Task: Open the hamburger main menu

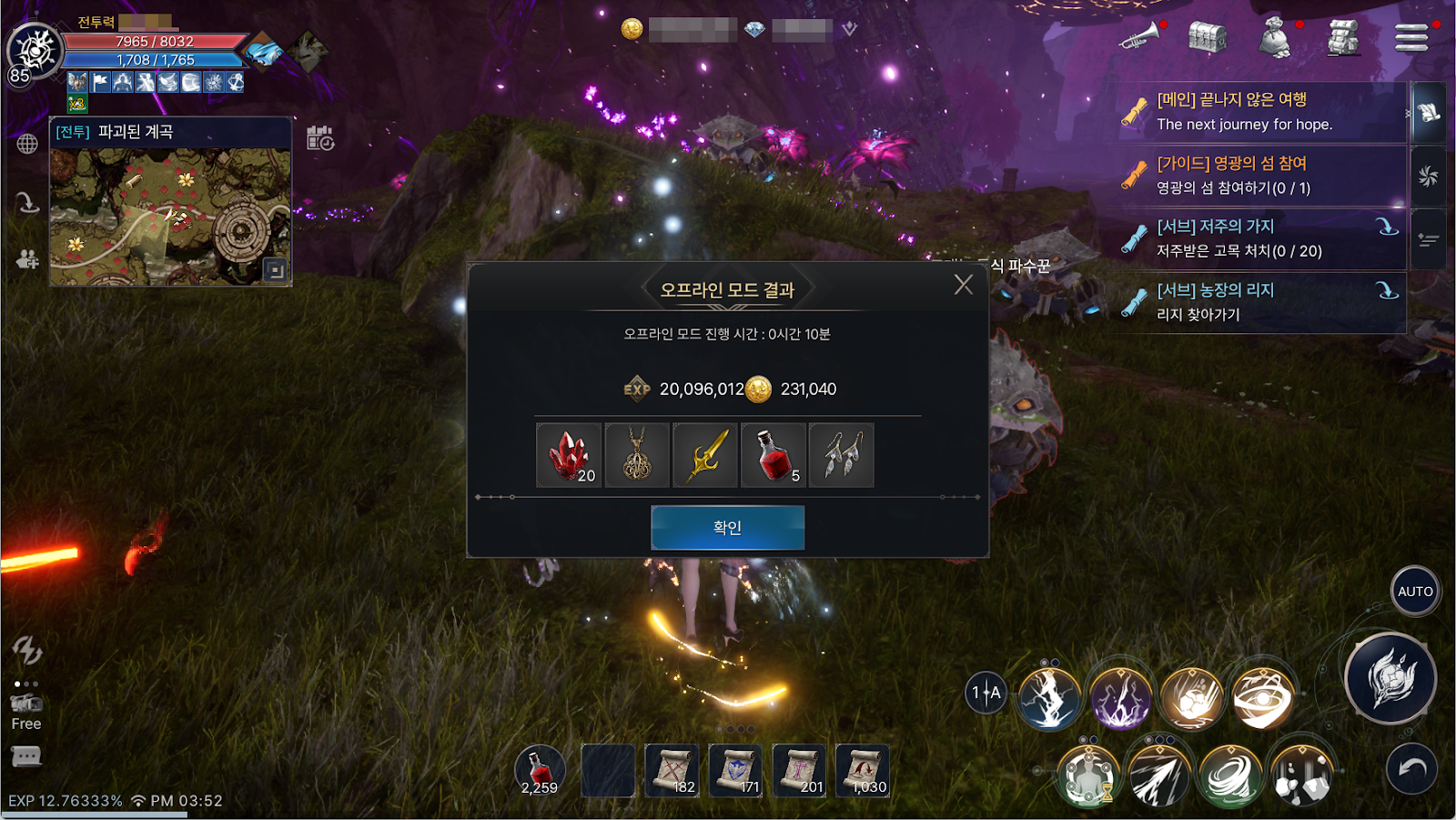Action: click(1411, 38)
